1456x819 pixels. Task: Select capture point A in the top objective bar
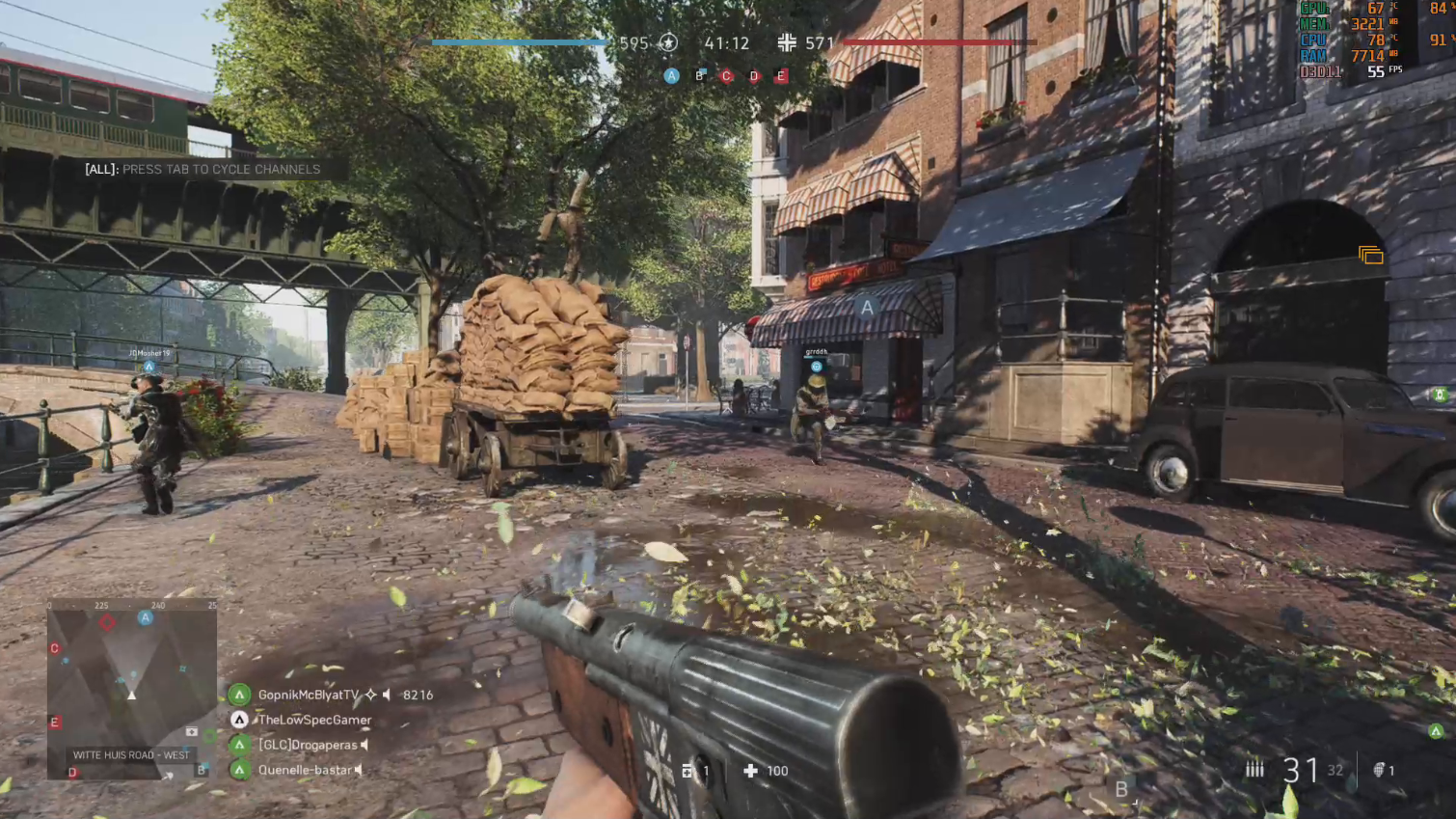[x=672, y=75]
